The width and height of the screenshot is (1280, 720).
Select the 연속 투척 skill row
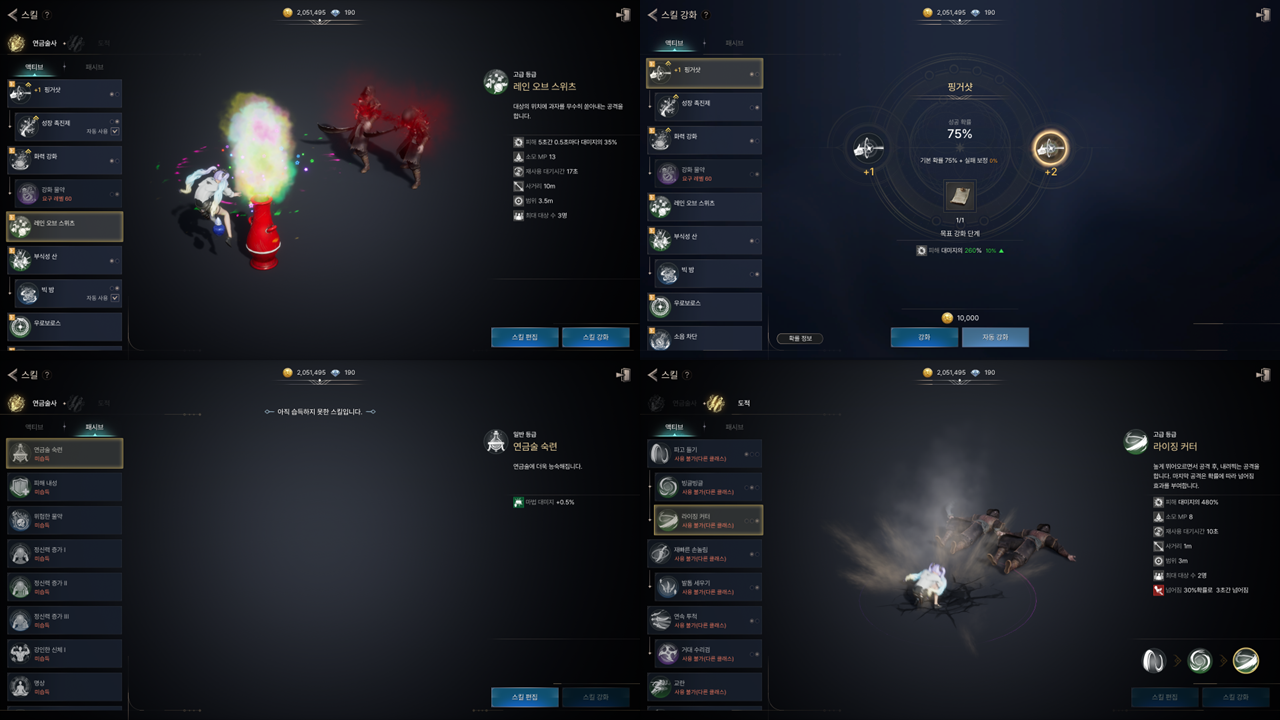tap(704, 620)
